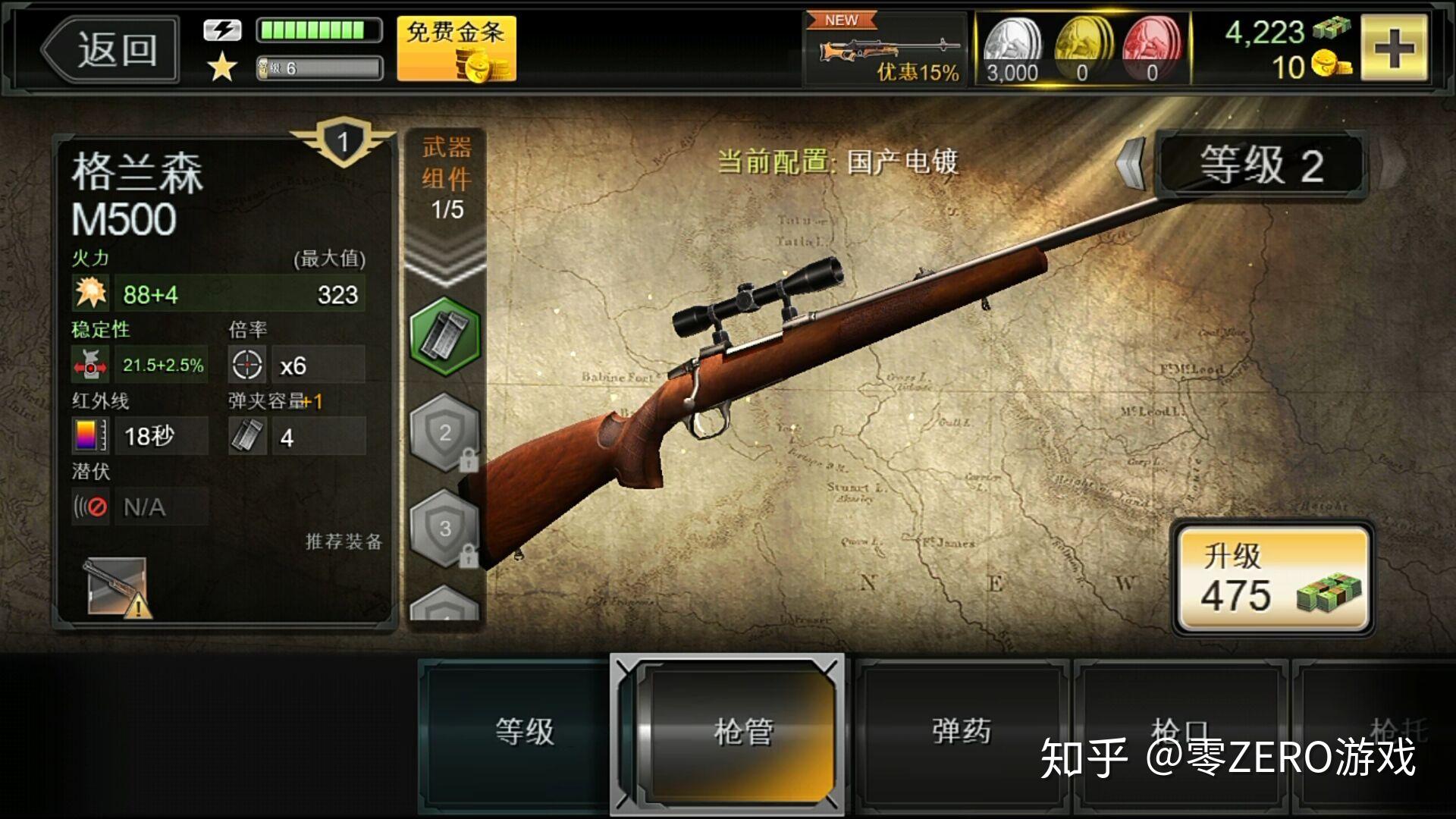Open the 弹药 ammo tab

(x=962, y=732)
